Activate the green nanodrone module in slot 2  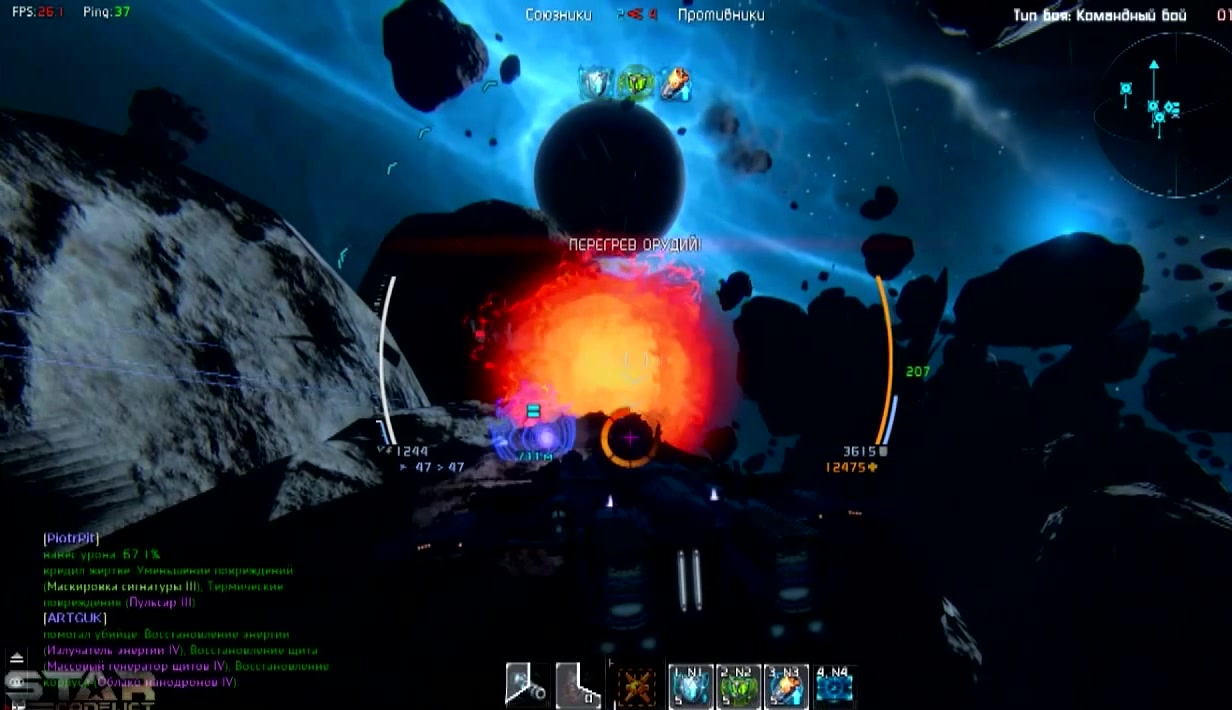coord(739,687)
